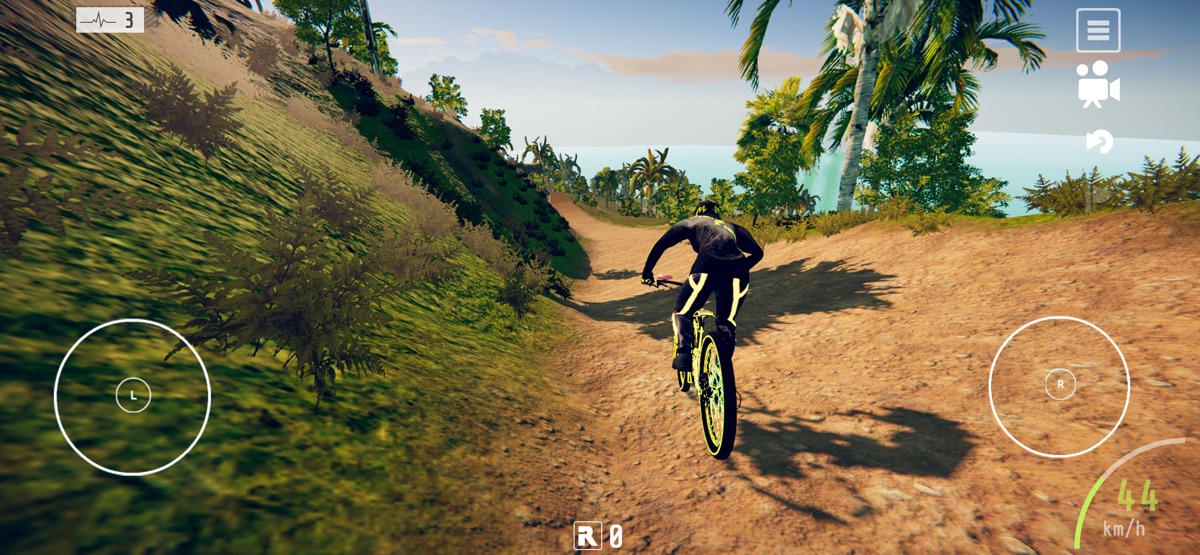
Task: Tap the restart arrow icon
Action: pos(1099,142)
